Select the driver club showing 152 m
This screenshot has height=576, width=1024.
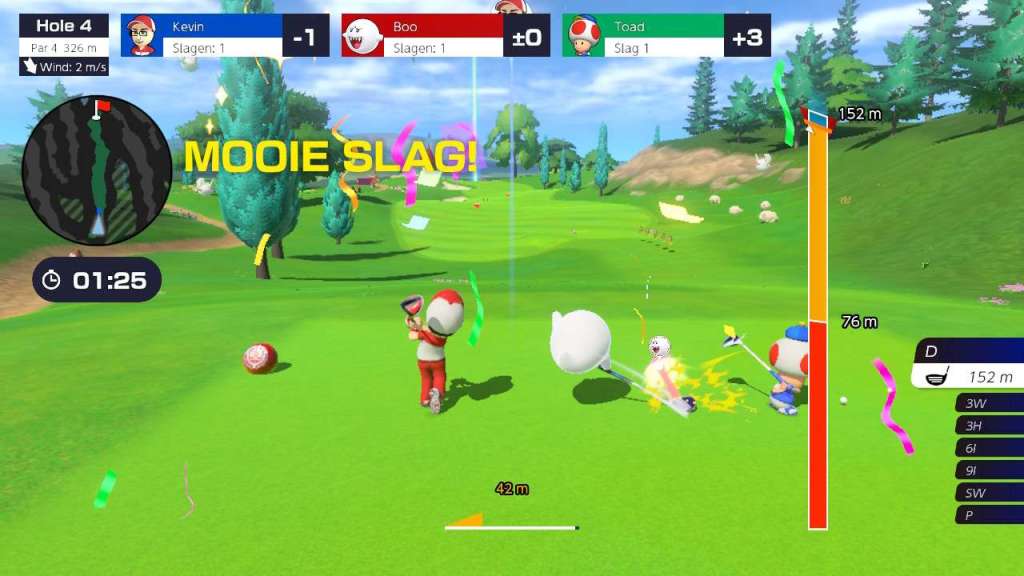pyautogui.click(x=968, y=364)
